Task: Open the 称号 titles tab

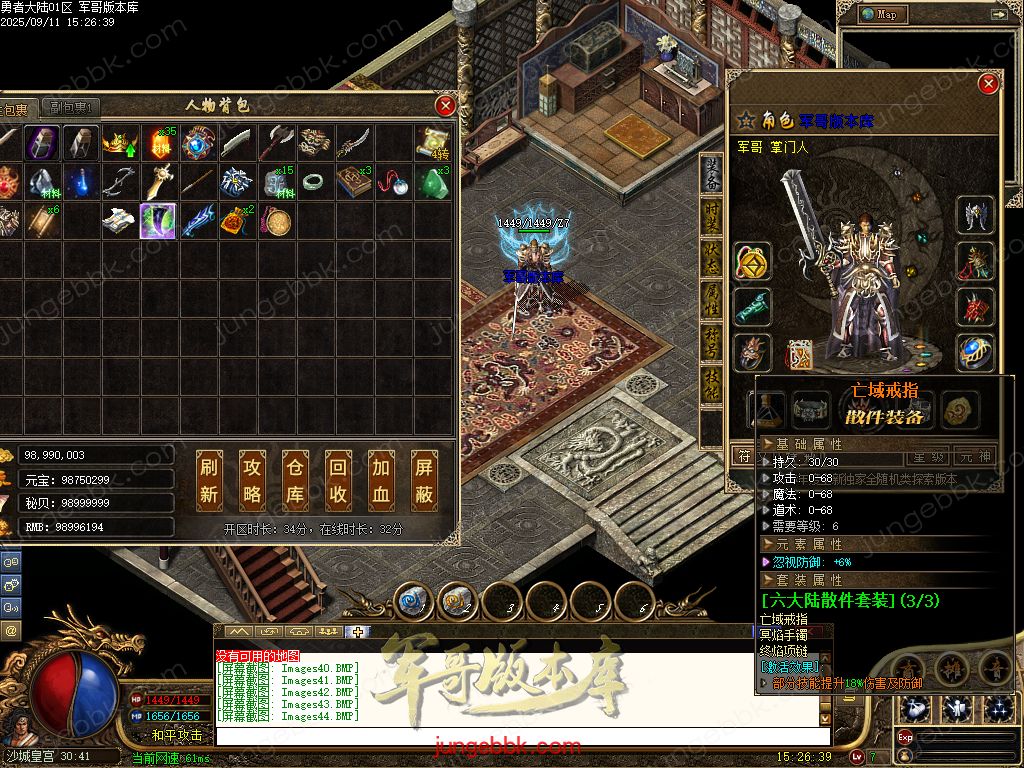Action: [x=711, y=341]
